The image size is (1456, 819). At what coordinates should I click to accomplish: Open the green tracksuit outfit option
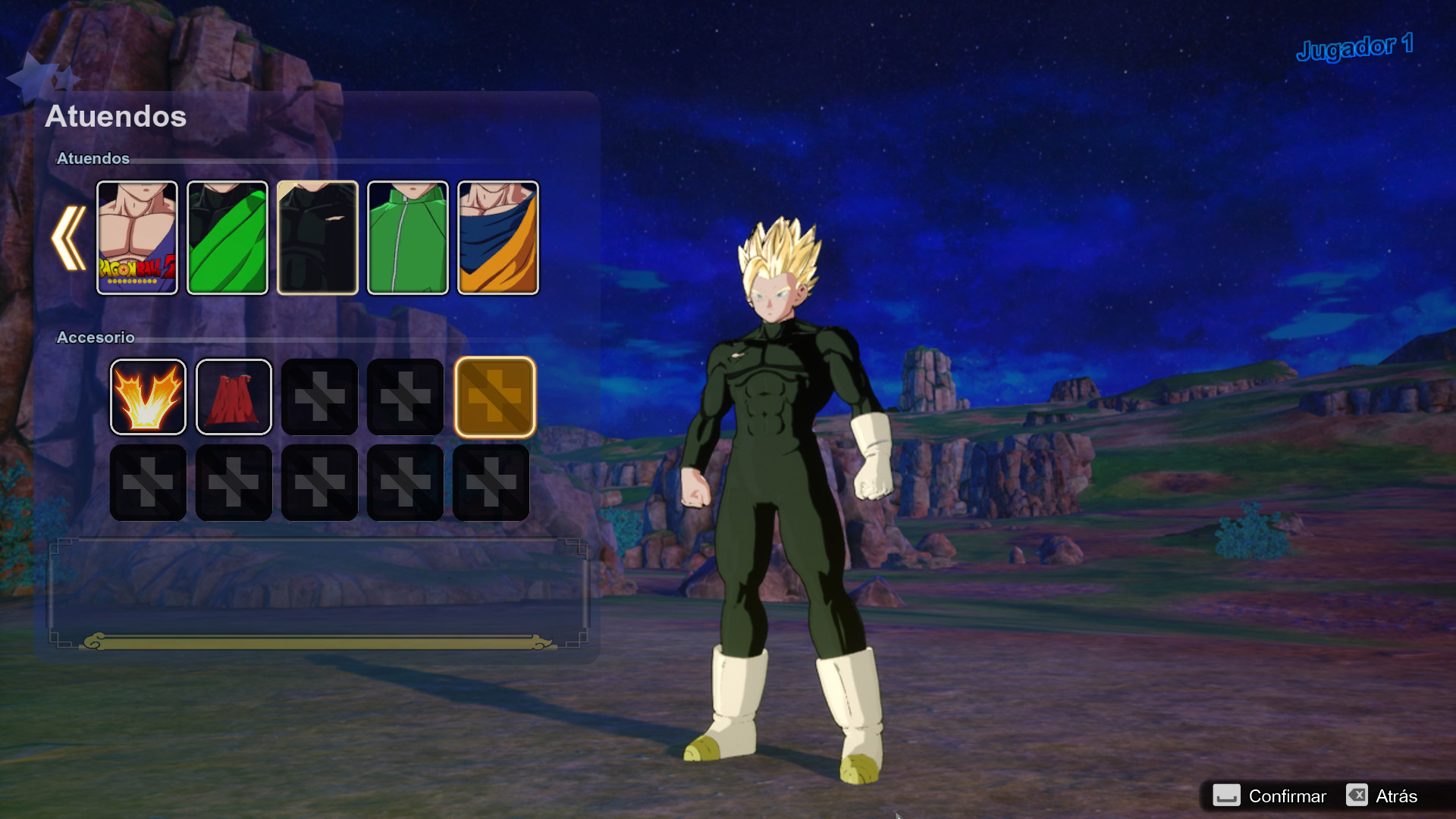(408, 236)
